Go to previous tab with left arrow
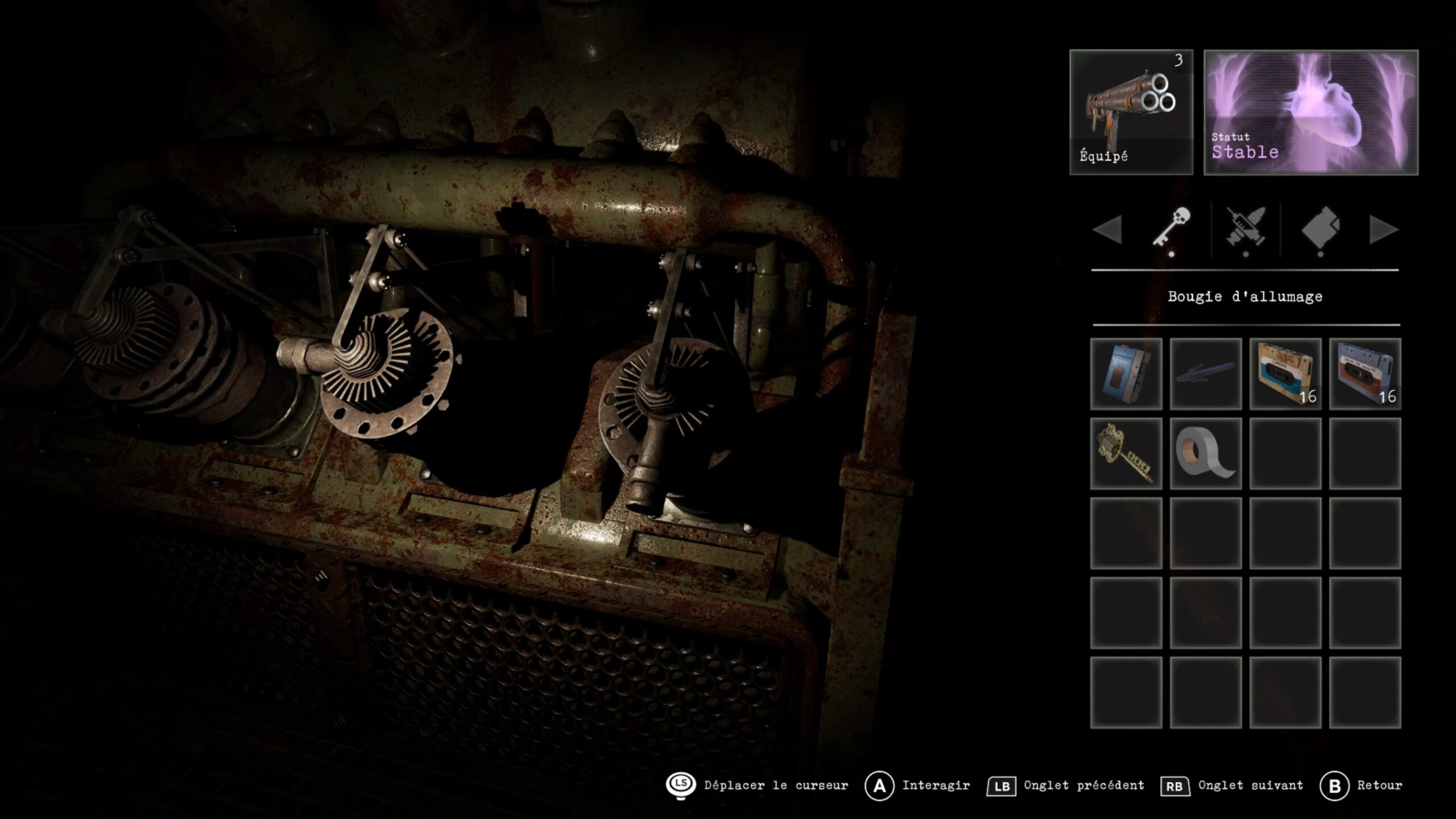Viewport: 1456px width, 819px height. (1107, 230)
